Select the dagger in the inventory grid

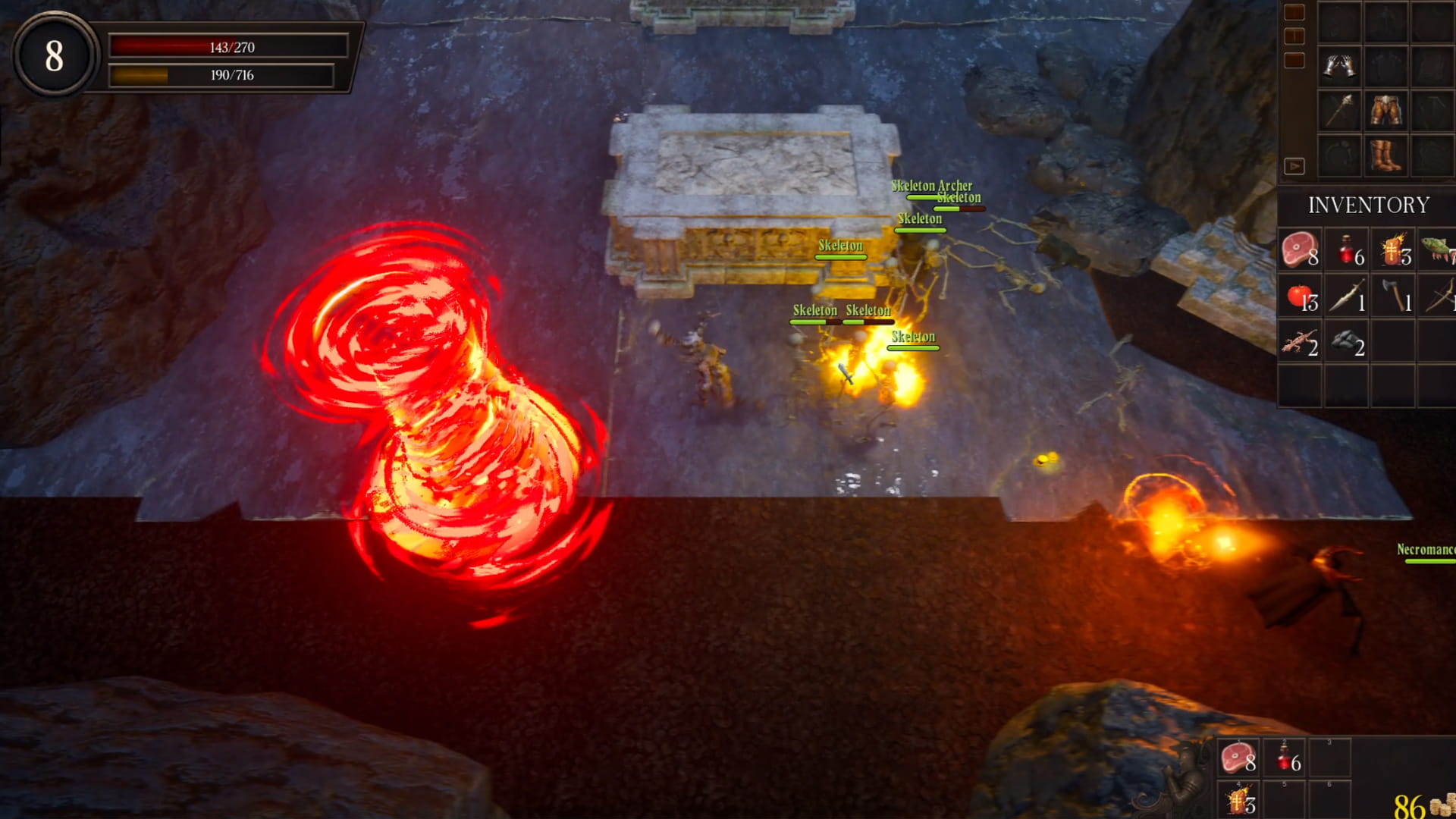point(1348,296)
